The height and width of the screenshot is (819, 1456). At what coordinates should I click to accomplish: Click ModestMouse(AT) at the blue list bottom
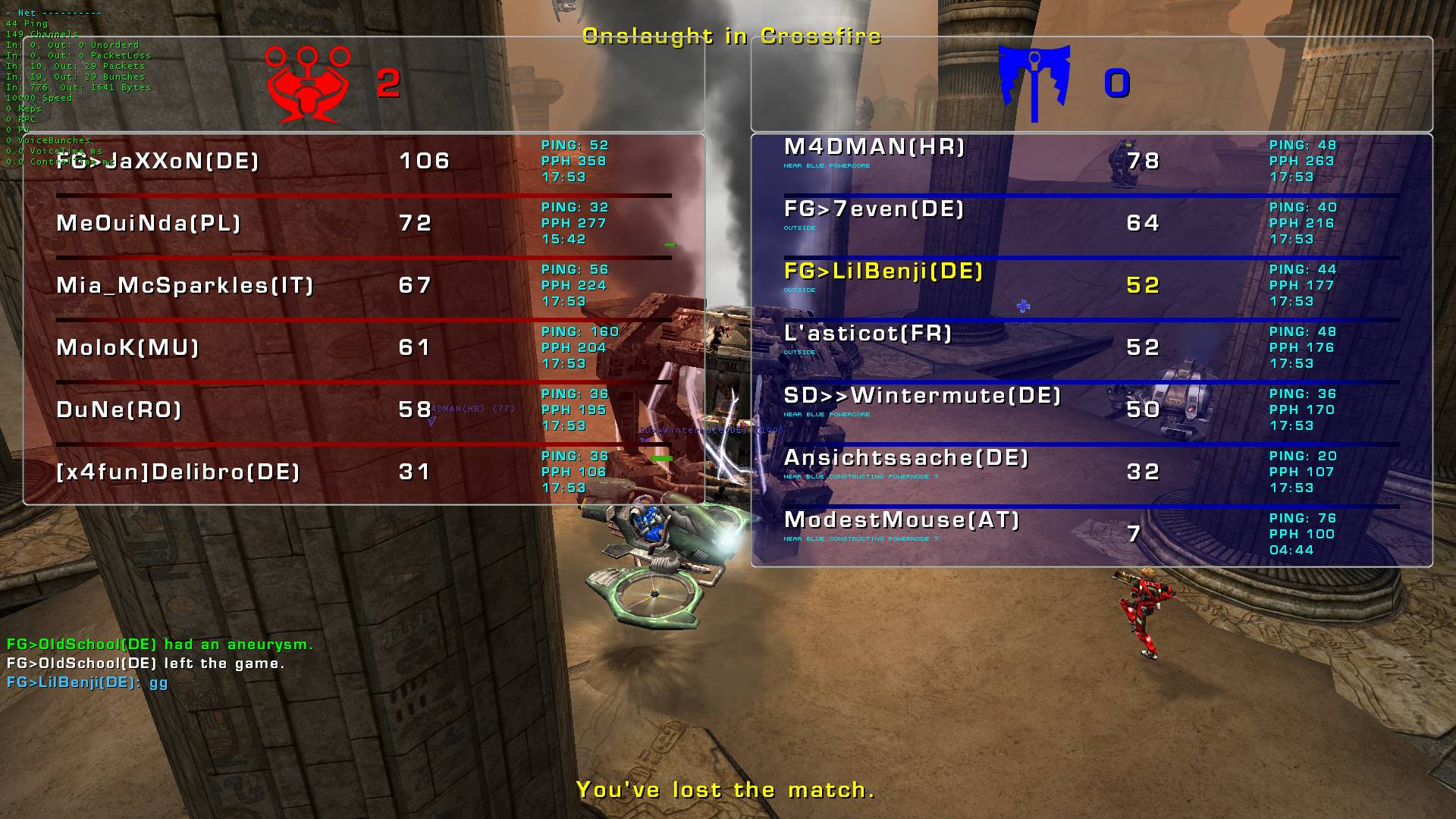point(902,520)
